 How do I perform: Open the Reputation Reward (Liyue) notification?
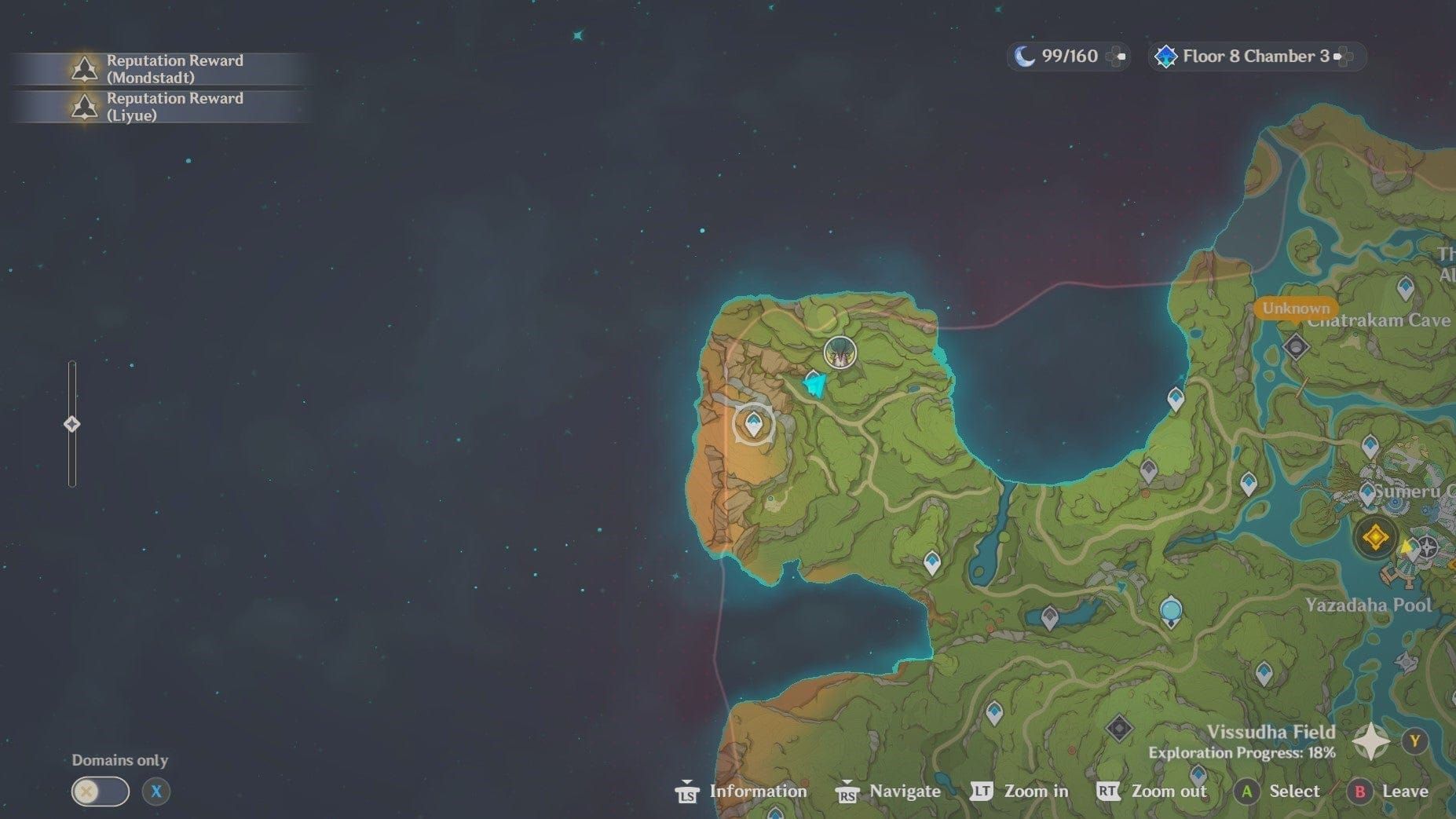[x=173, y=107]
